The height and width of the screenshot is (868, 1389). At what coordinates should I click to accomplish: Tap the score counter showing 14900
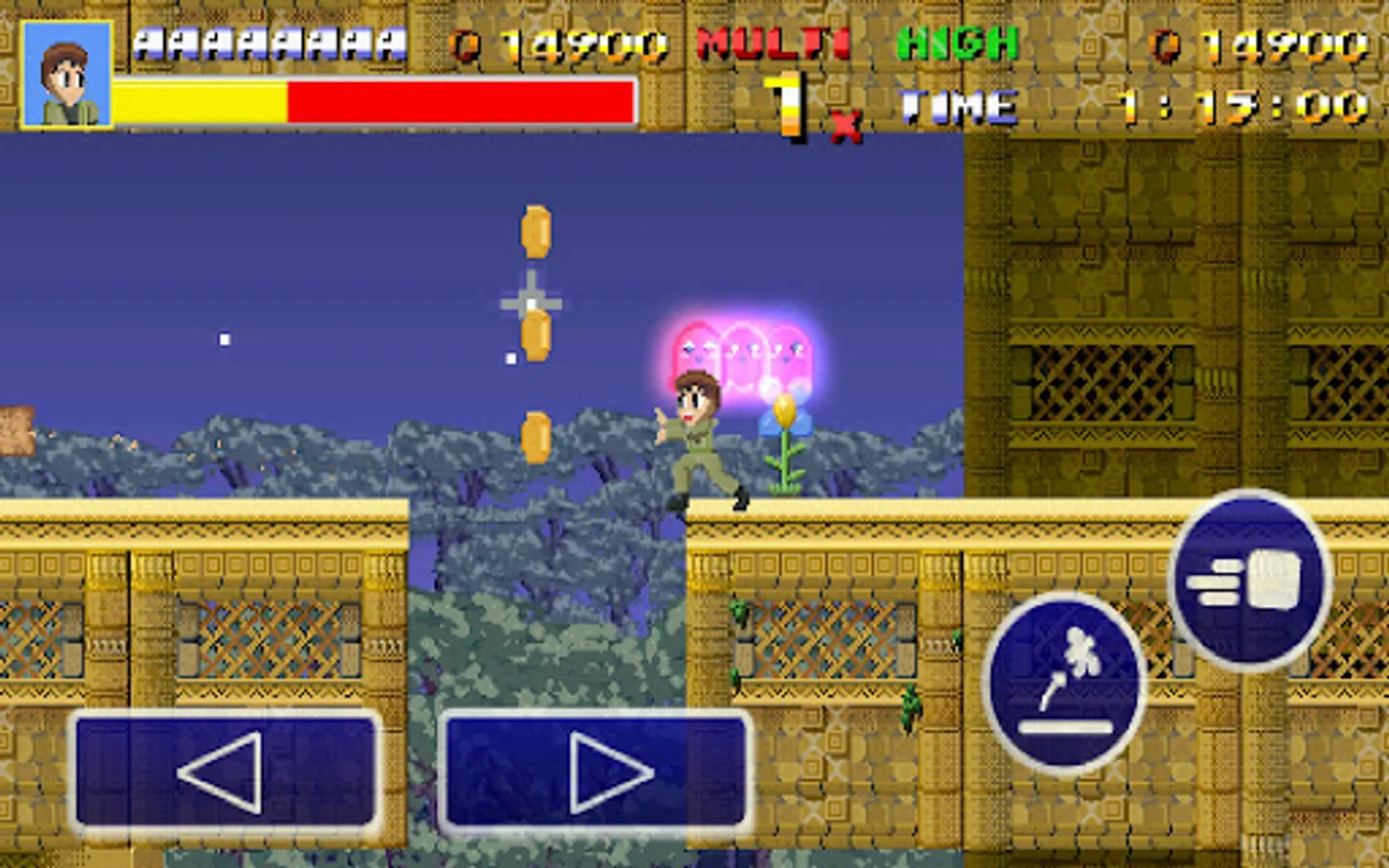pos(559,43)
